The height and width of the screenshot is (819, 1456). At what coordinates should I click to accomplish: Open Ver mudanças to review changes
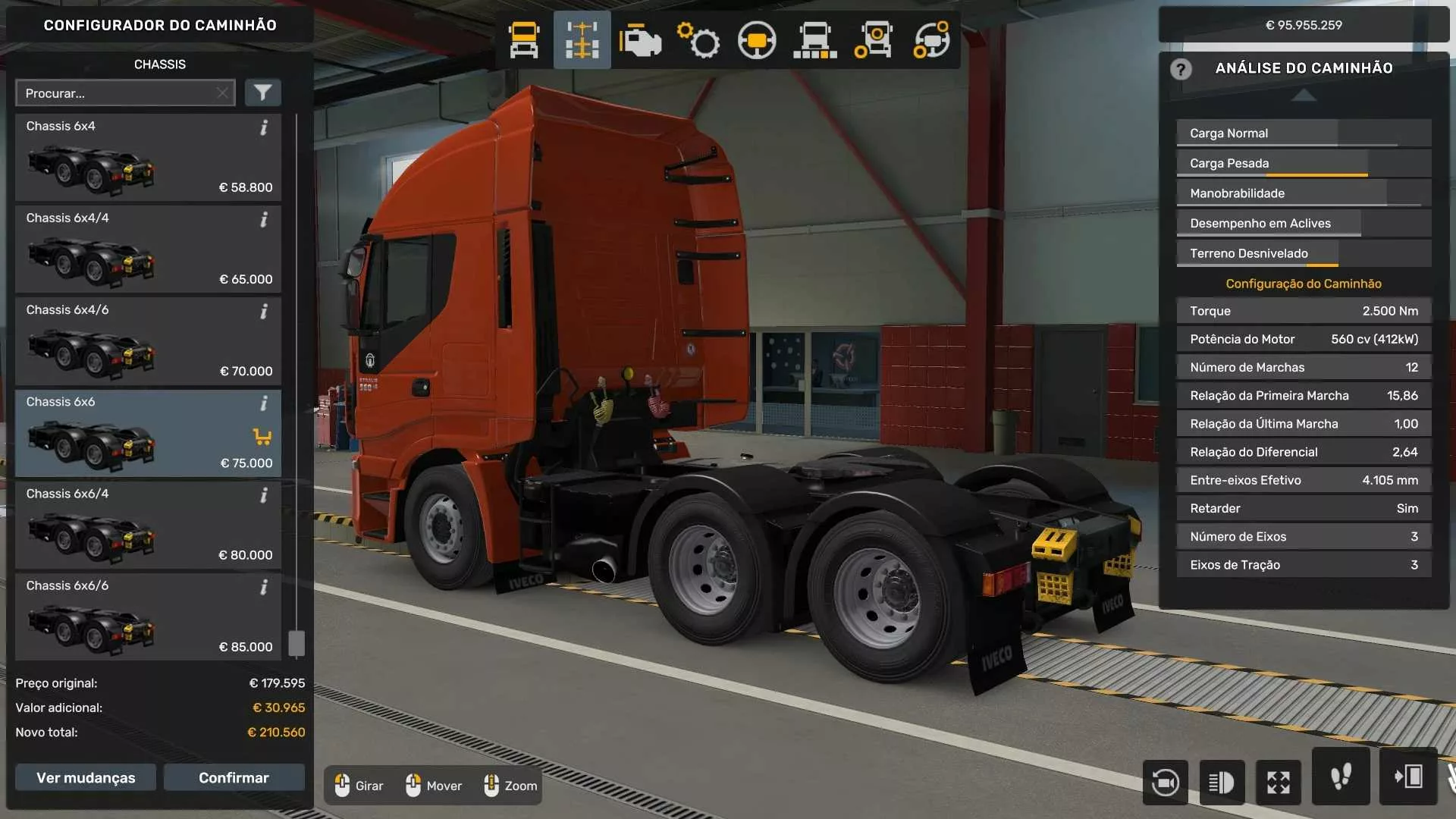click(x=86, y=777)
